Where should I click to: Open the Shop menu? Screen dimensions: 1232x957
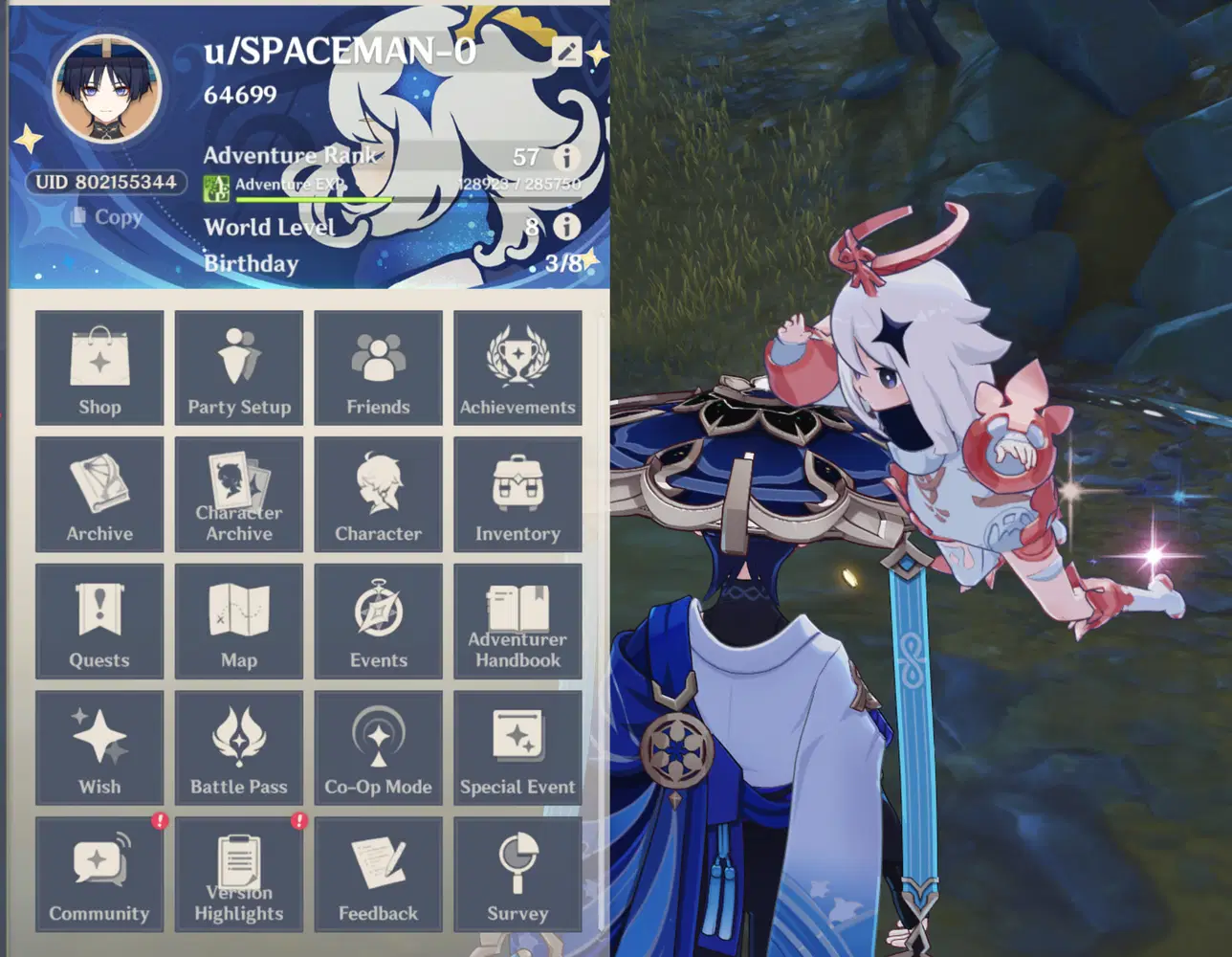pyautogui.click(x=99, y=367)
